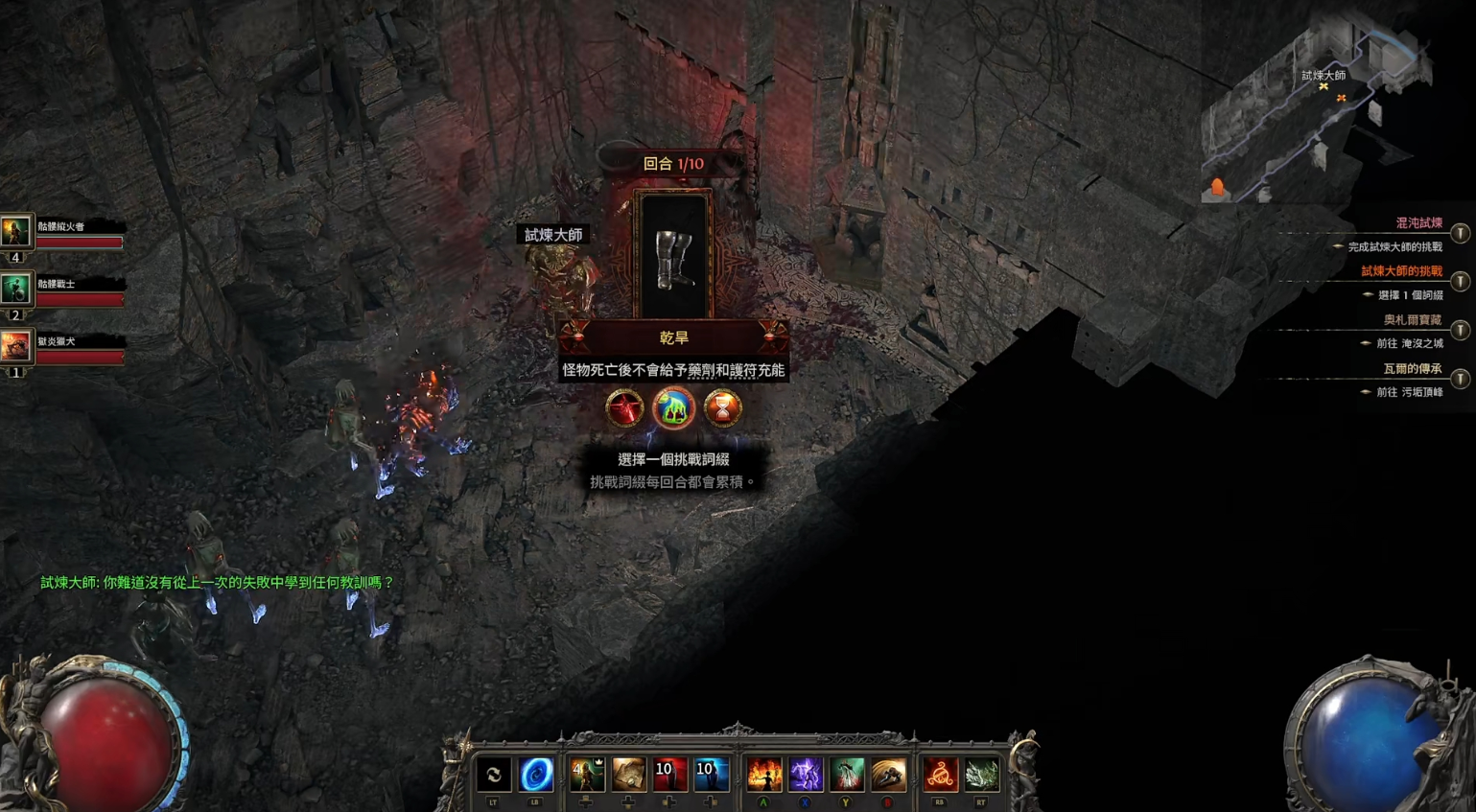Screen dimensions: 1476x812
Task: Open the parchment map slot
Action: point(628,775)
